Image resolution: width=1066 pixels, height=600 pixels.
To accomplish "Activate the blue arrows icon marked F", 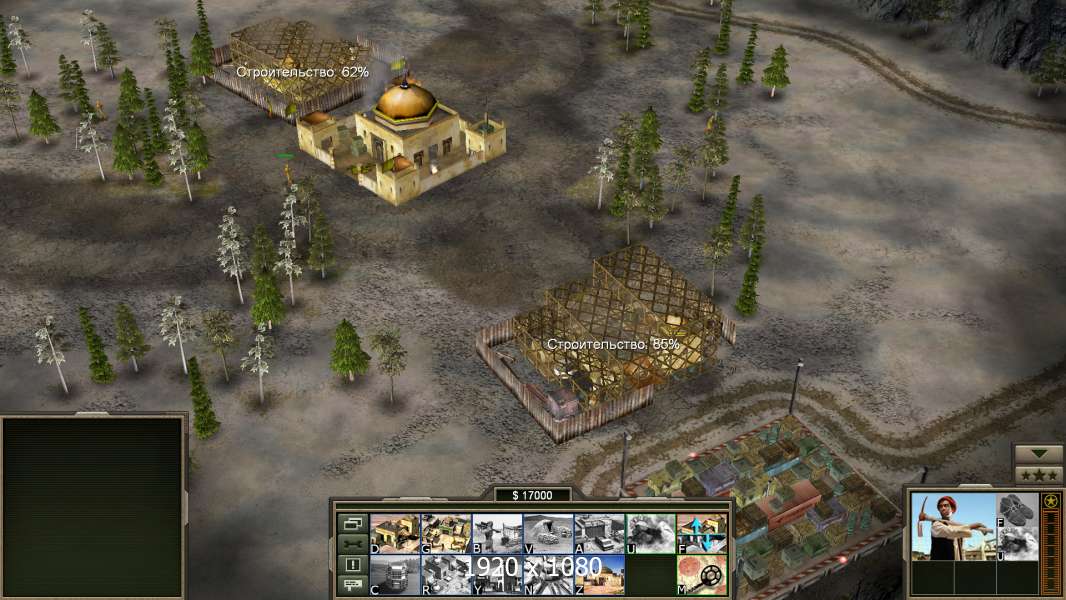I will pos(701,534).
